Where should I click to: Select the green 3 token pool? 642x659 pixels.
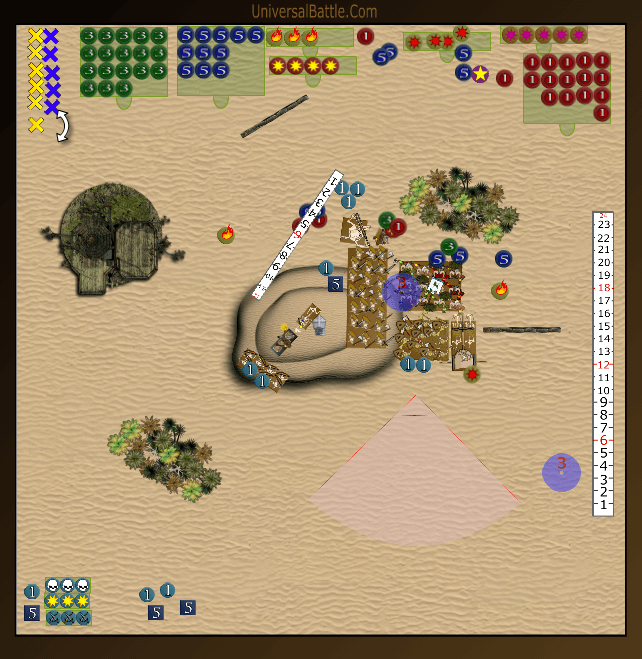coord(123,61)
